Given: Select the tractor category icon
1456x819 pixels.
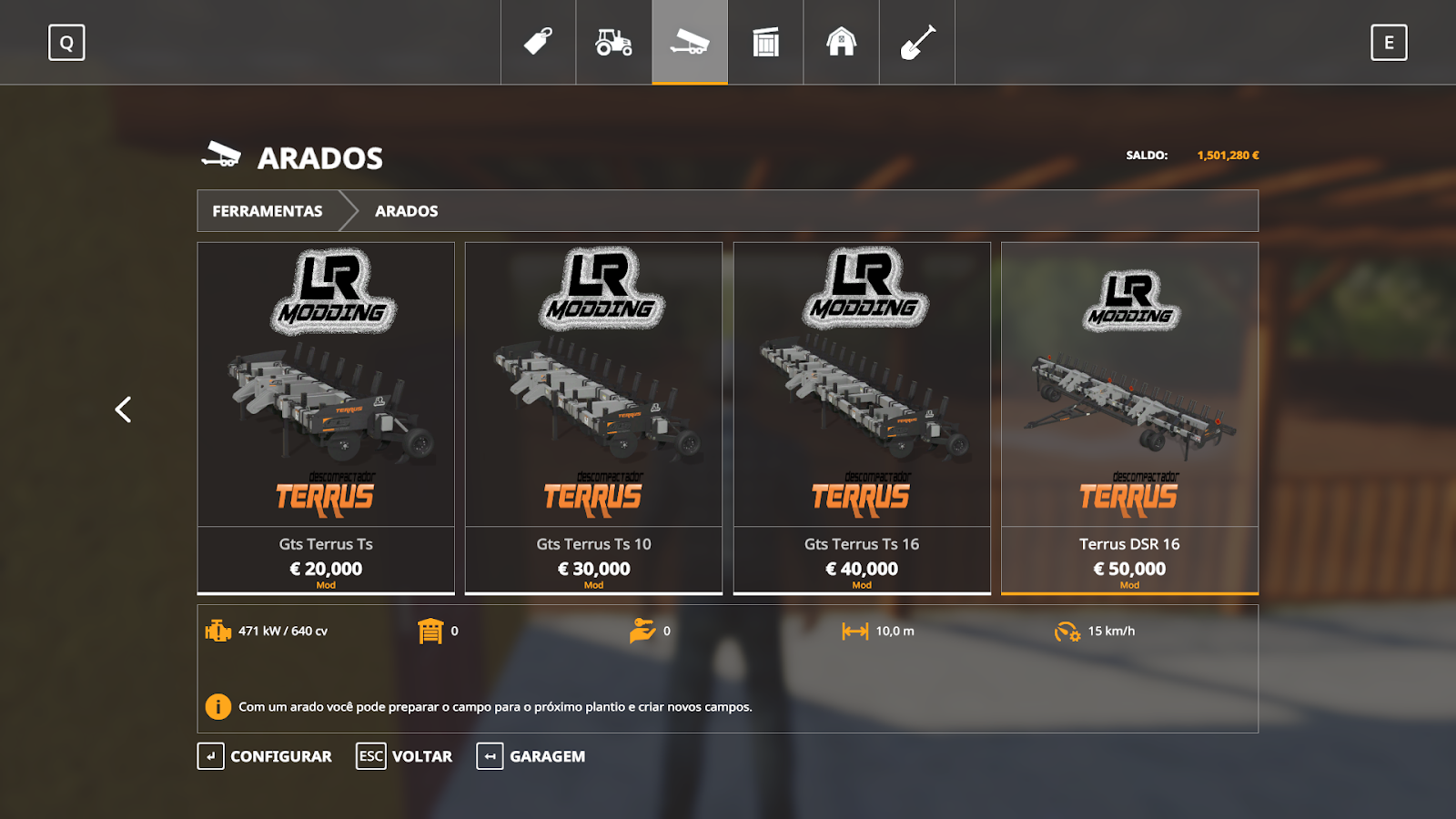Looking at the screenshot, I should 612,41.
